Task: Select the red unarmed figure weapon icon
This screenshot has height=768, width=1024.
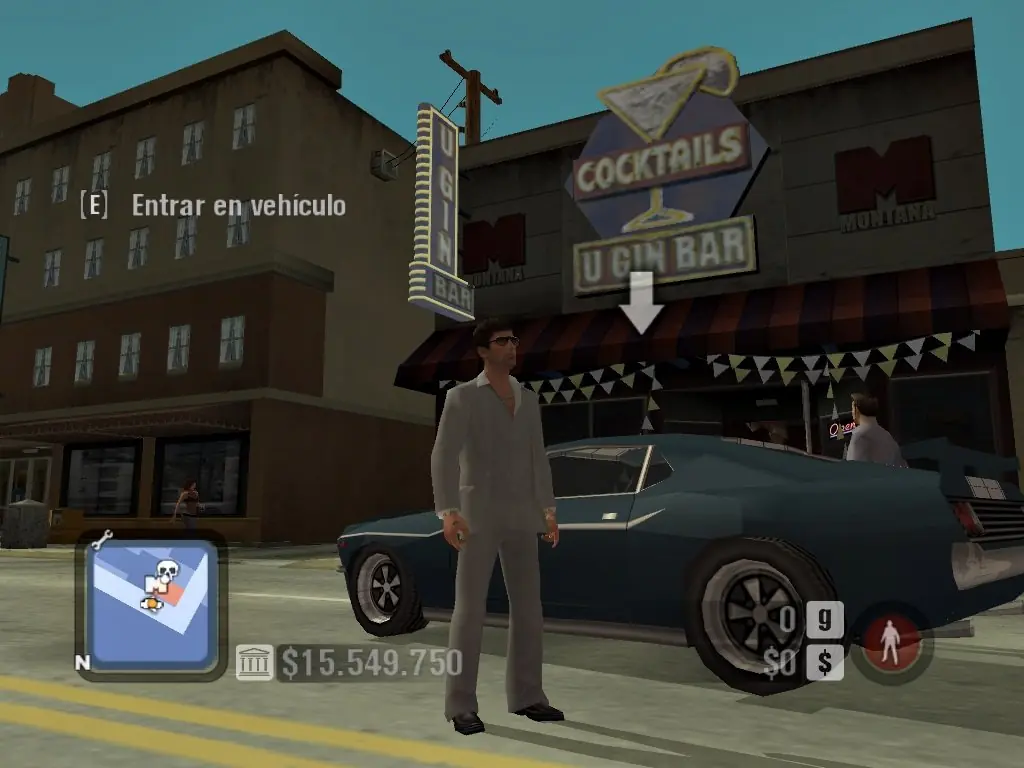Action: coord(884,641)
